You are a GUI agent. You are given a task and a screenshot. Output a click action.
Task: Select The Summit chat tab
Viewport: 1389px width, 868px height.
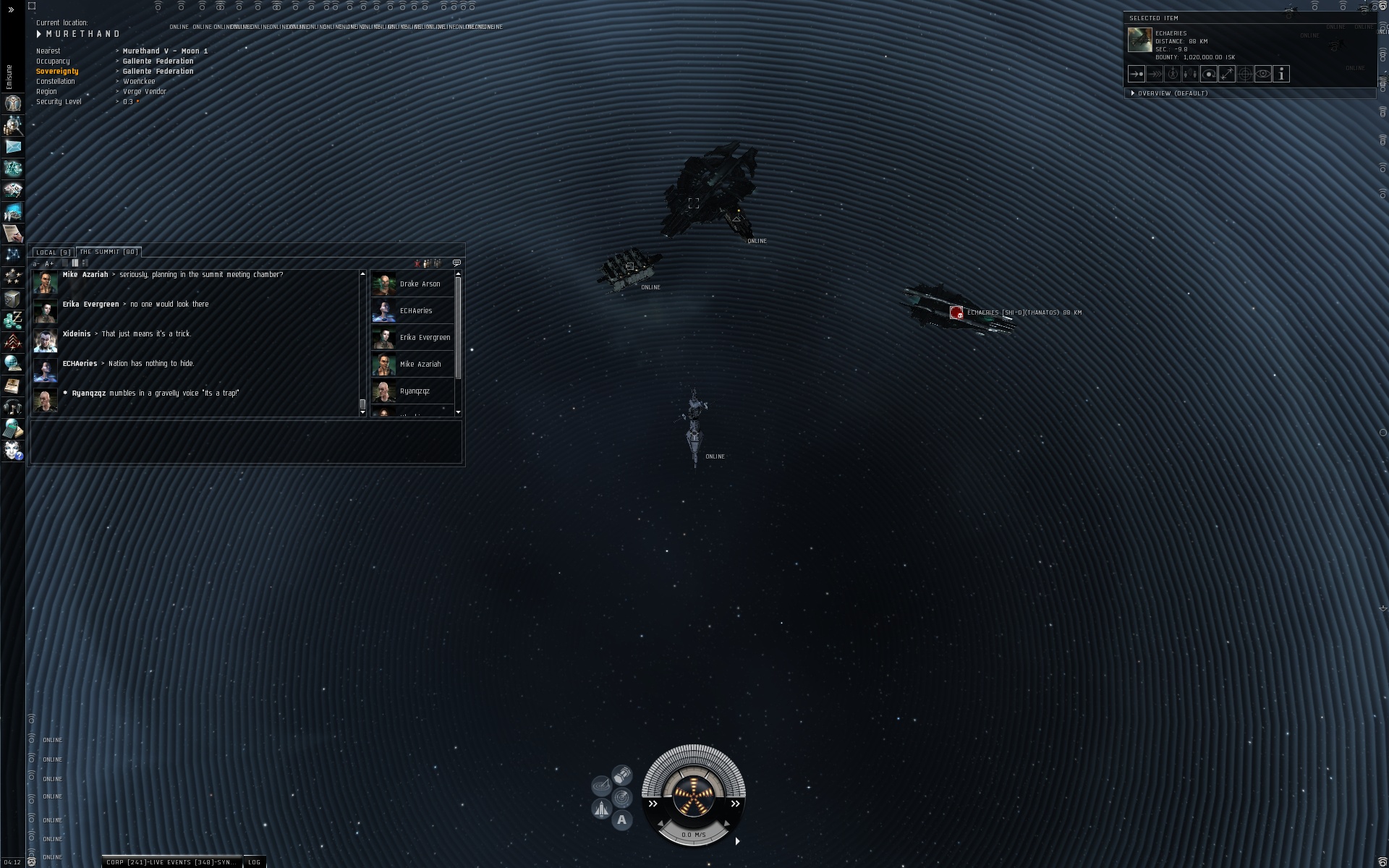(108, 252)
